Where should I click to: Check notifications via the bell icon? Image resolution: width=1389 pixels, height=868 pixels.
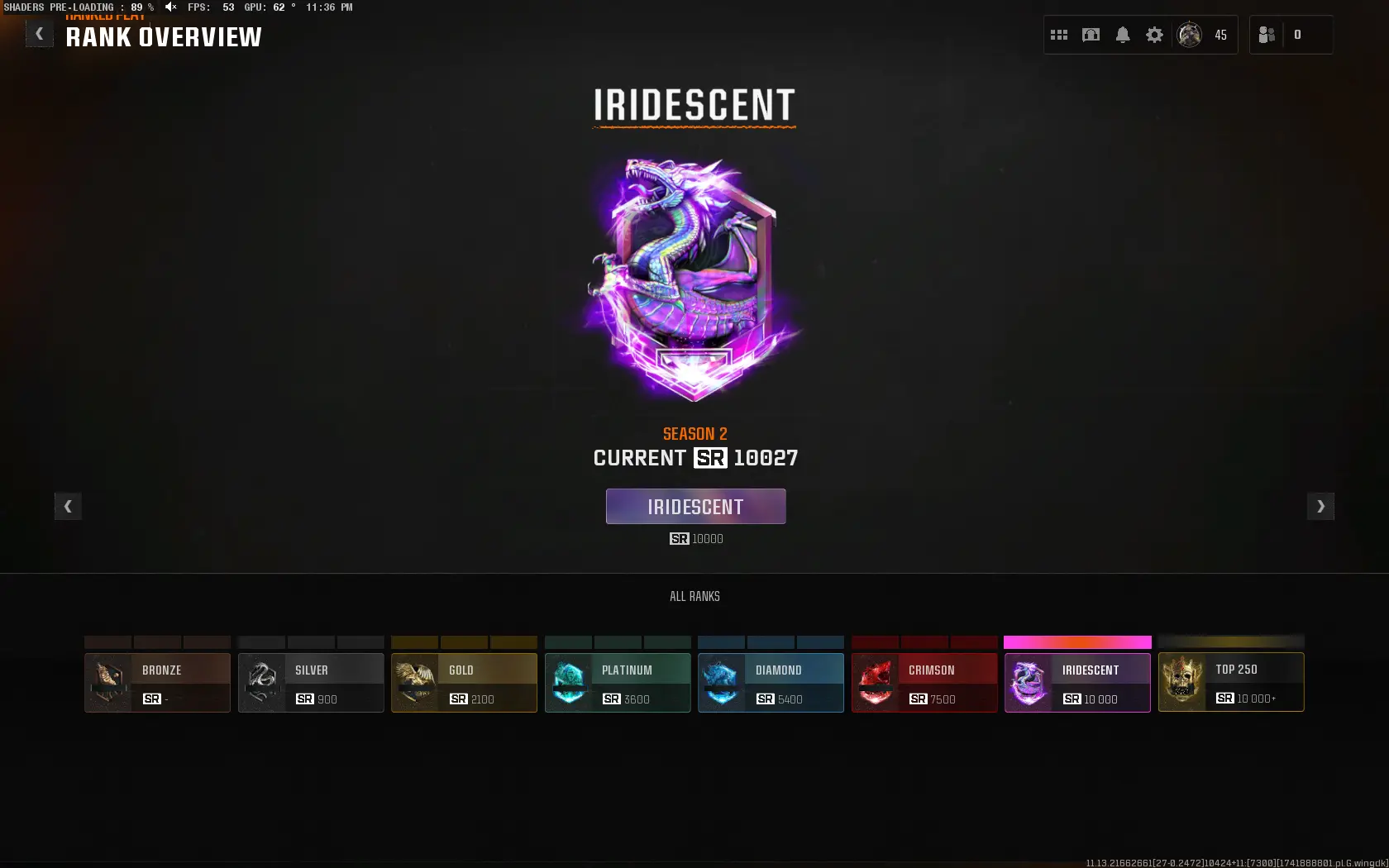pos(1123,35)
